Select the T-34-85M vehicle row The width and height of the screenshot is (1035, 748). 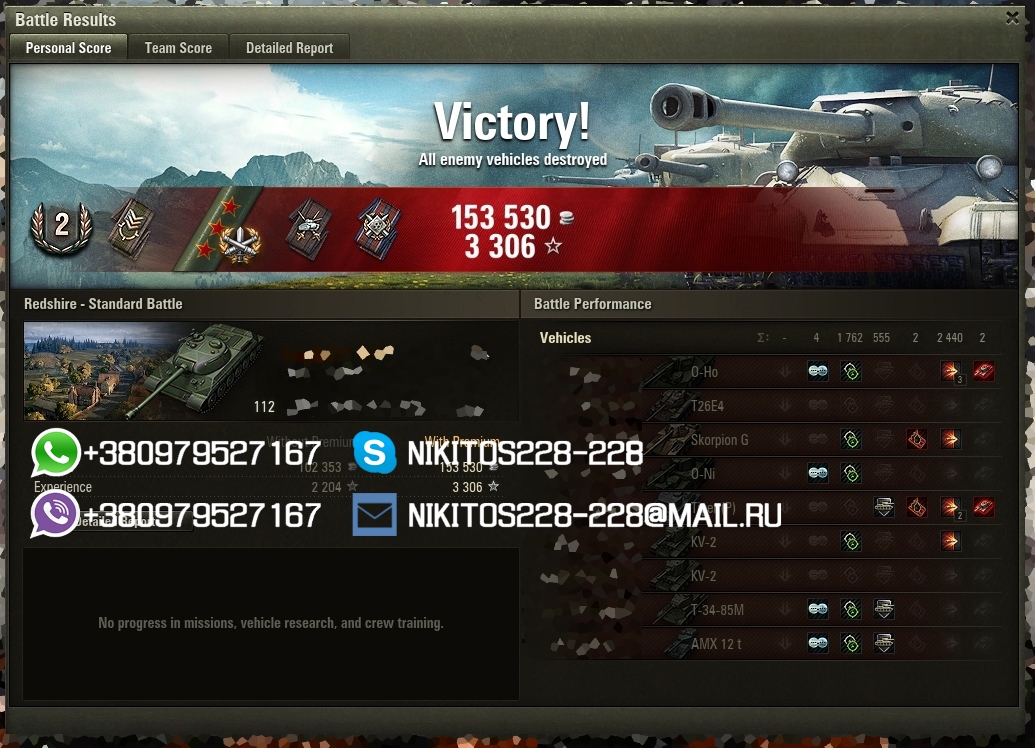[717, 610]
